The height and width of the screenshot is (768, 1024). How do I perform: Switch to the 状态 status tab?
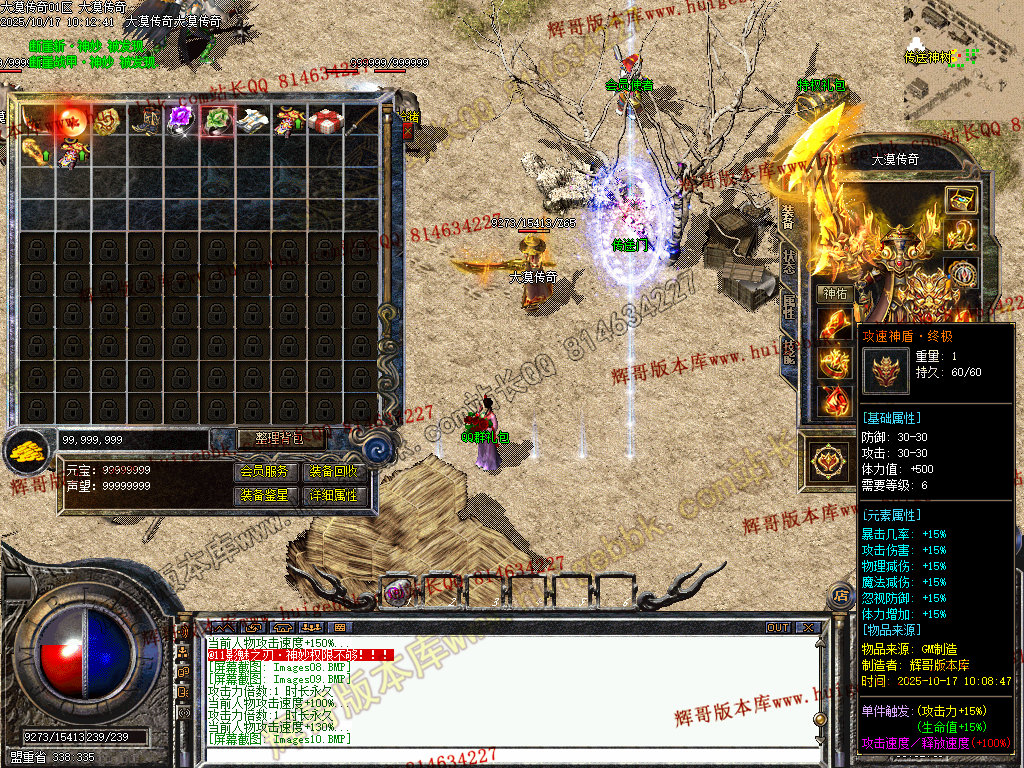789,262
